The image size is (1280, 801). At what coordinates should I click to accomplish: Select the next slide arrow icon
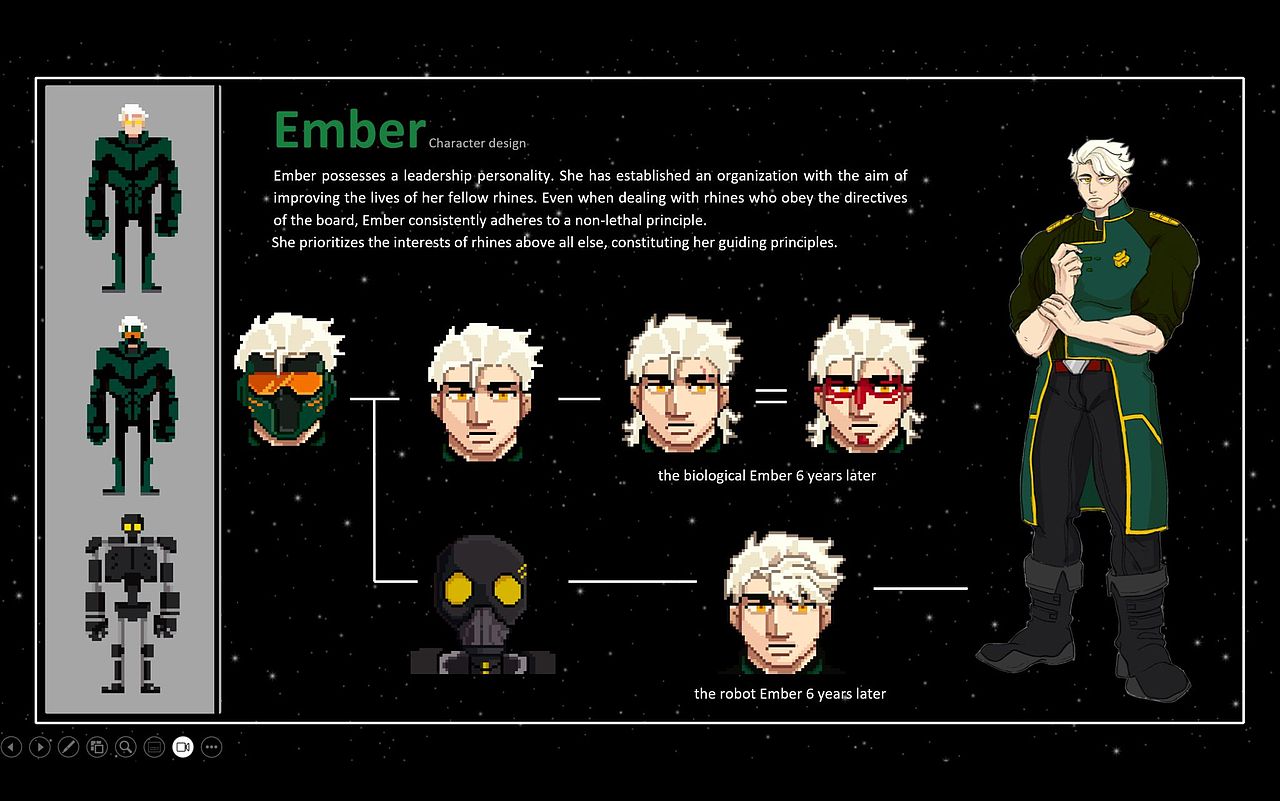pyautogui.click(x=40, y=747)
